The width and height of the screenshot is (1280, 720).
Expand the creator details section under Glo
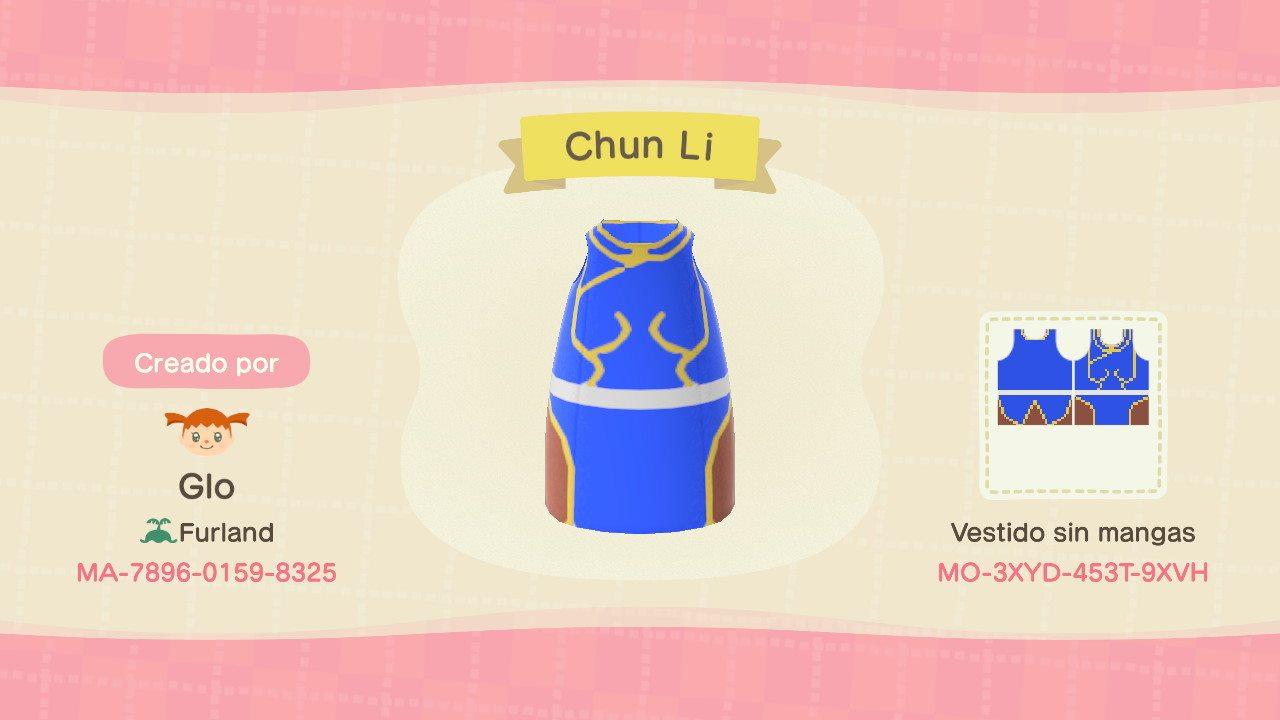[207, 487]
